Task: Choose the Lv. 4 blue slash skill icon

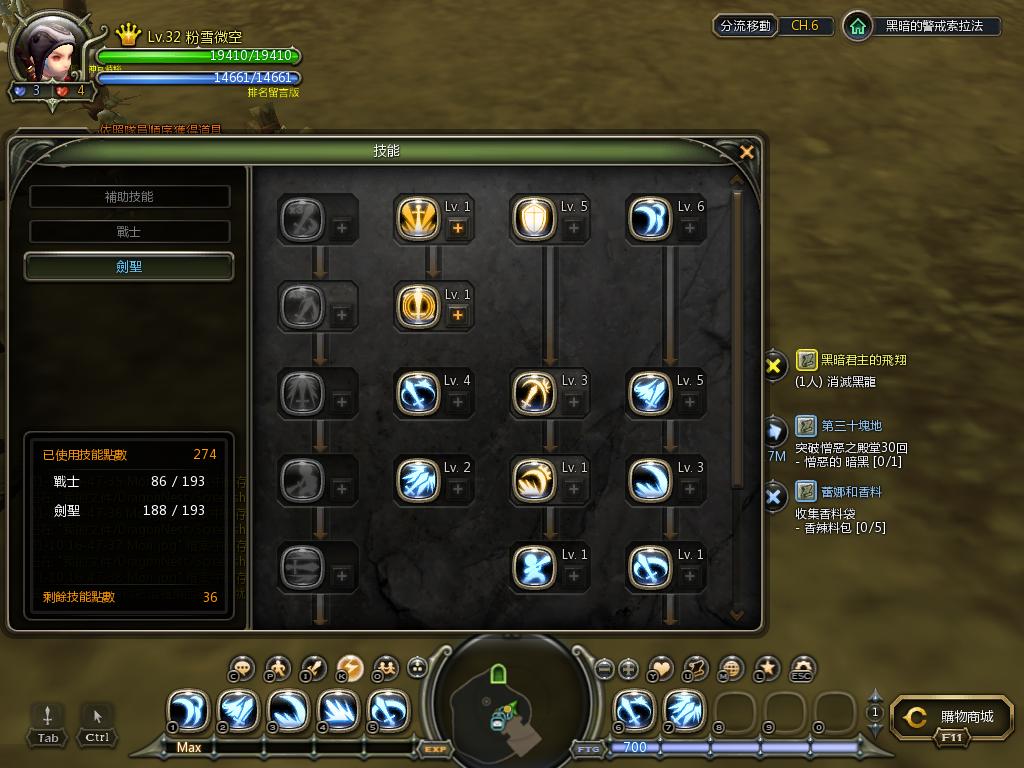Action: click(x=417, y=393)
